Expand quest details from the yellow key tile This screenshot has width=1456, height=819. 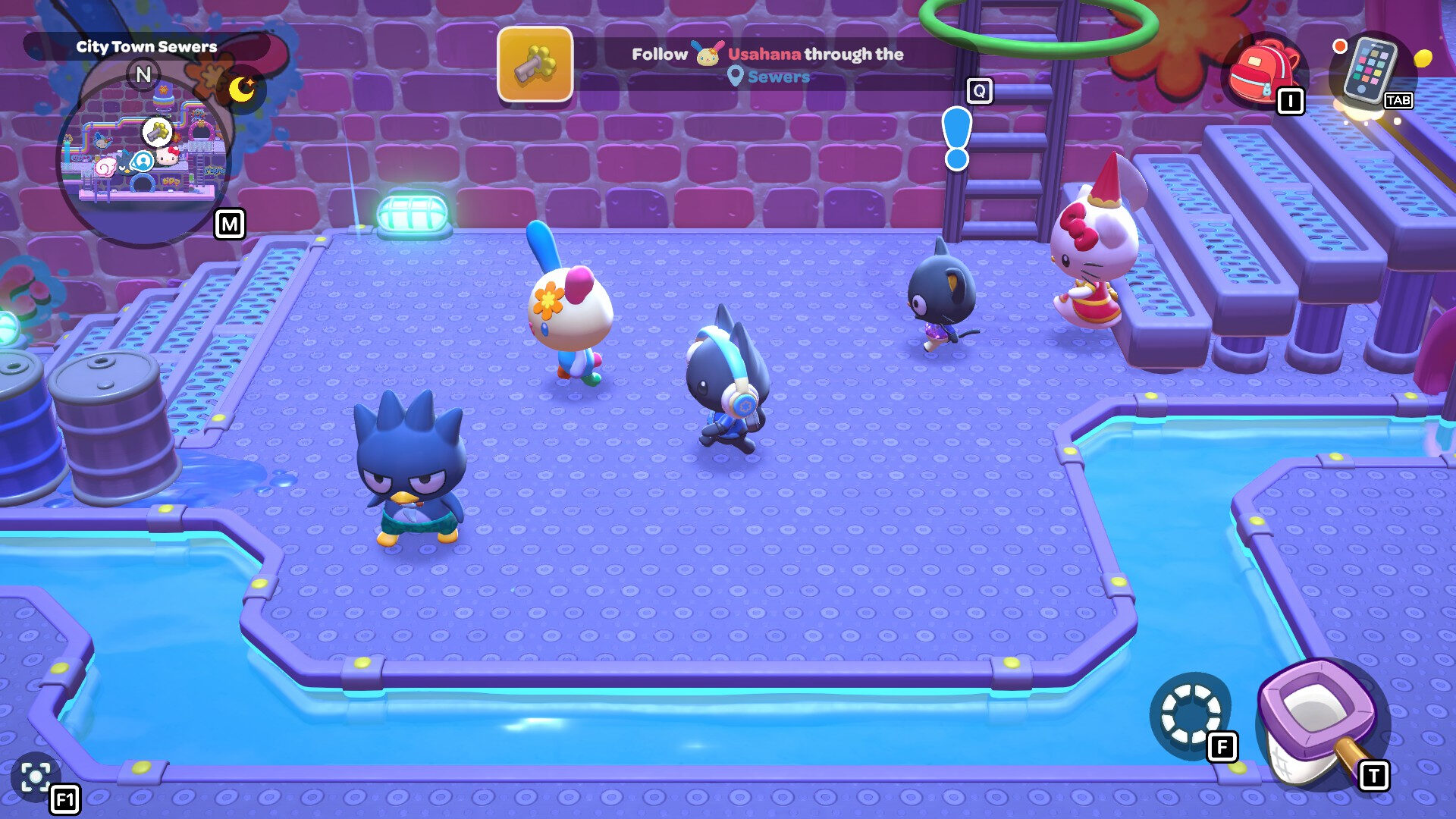click(535, 66)
